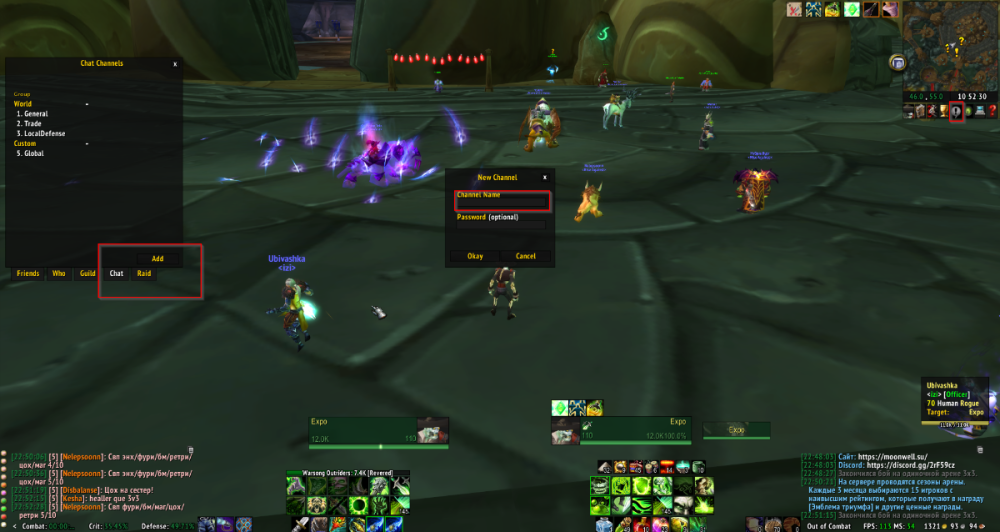
Task: Confirm new channel with Okay
Action: click(x=475, y=256)
